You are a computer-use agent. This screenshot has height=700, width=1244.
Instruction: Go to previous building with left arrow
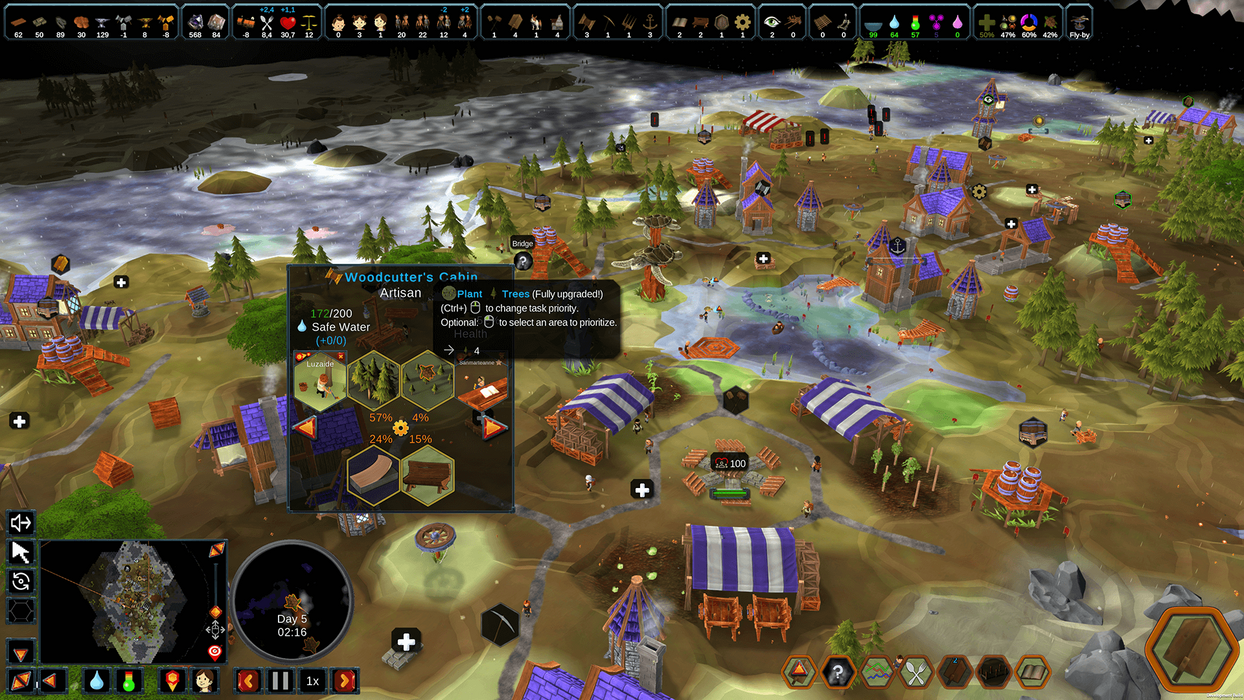tap(304, 428)
